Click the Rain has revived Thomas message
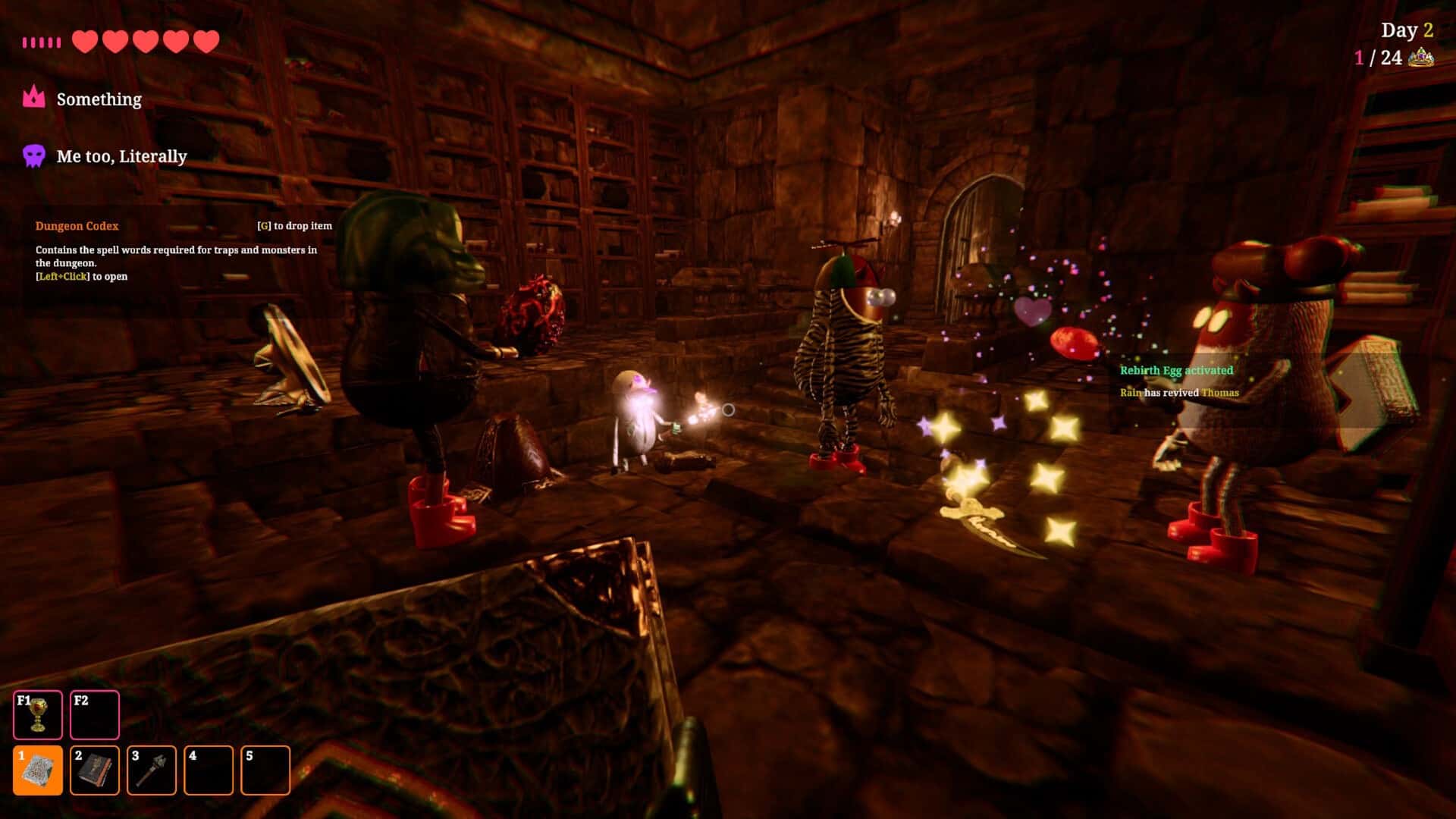Image resolution: width=1456 pixels, height=819 pixels. point(1178,394)
